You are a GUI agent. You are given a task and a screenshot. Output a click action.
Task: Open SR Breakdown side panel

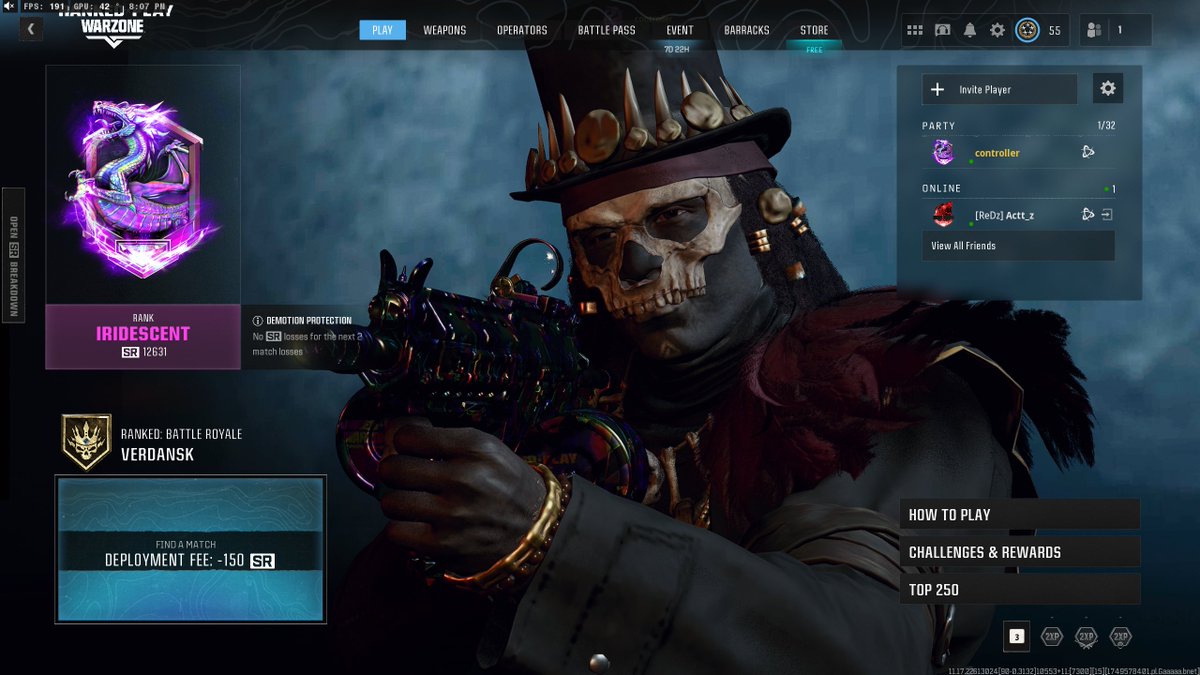tap(14, 253)
